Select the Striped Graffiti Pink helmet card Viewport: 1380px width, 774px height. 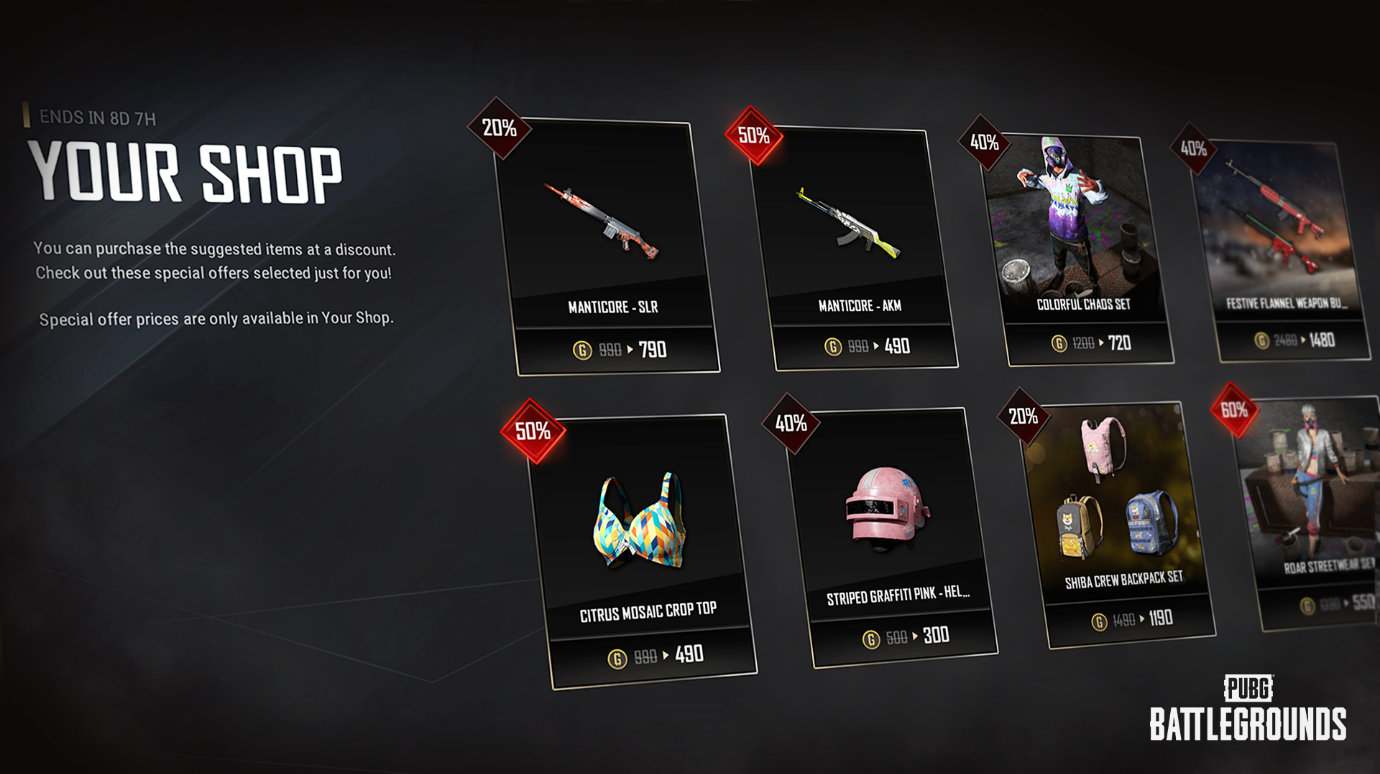pos(893,535)
